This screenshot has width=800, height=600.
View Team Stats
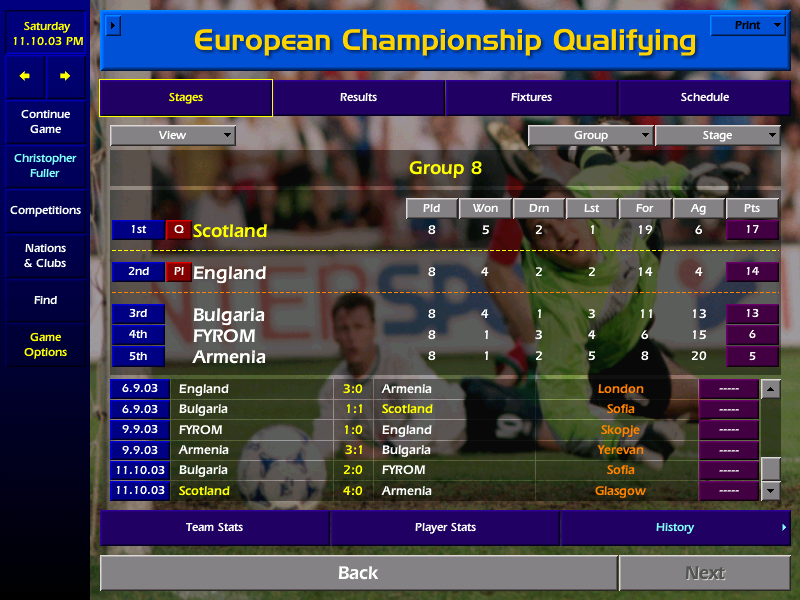coord(214,527)
